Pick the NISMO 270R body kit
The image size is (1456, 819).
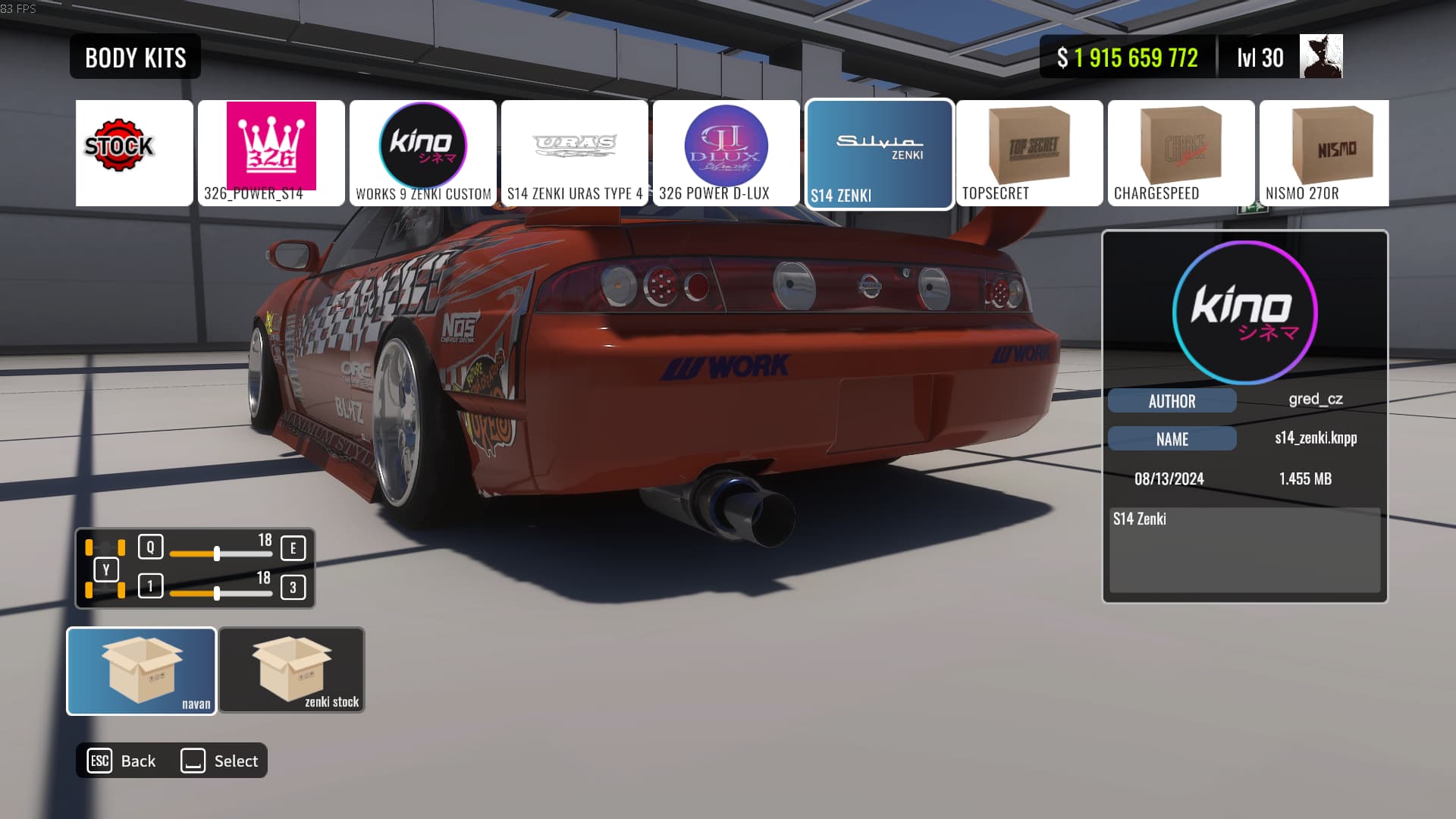click(1324, 152)
